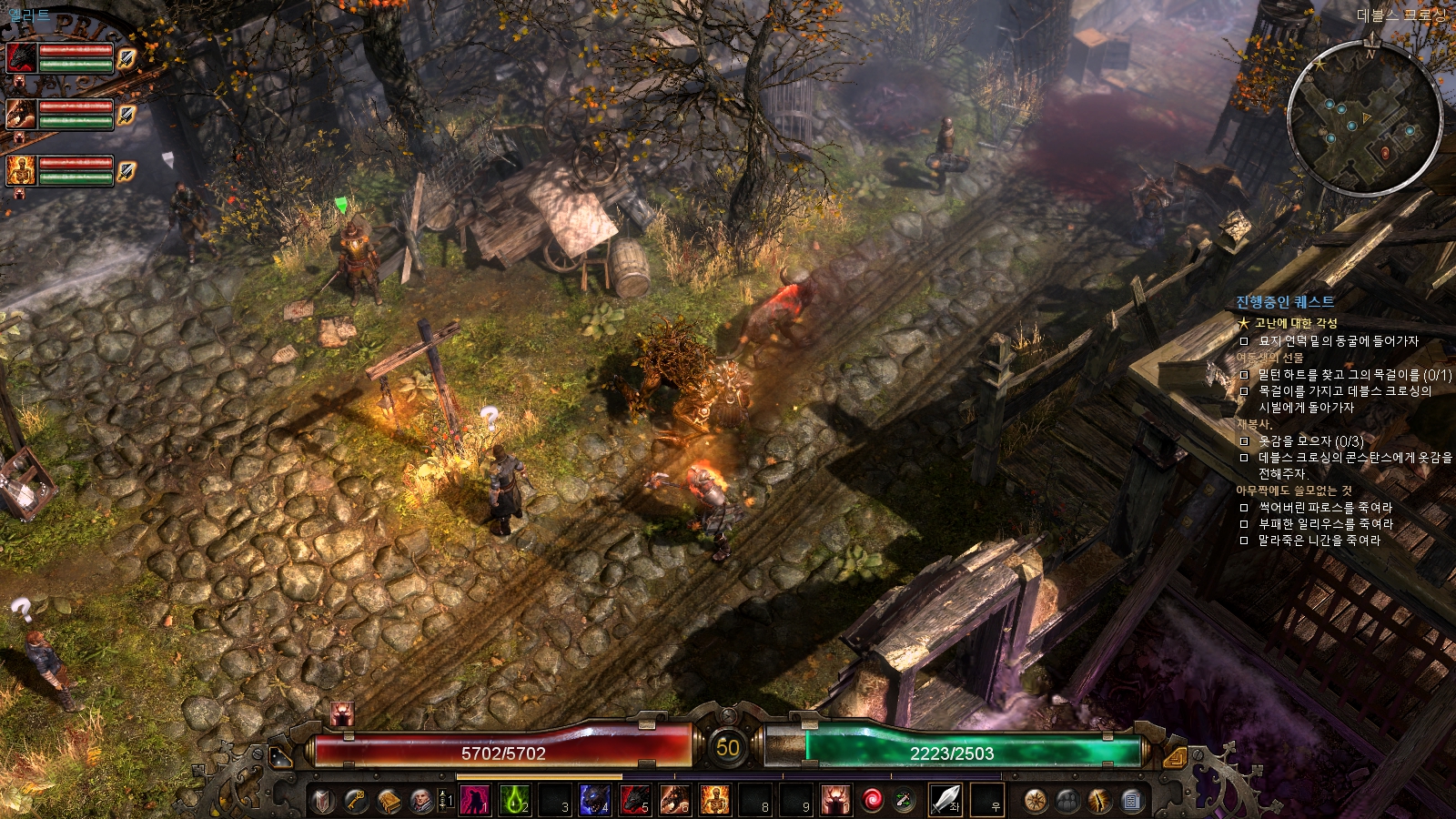The height and width of the screenshot is (819, 1456).
Task: Use the red swirl potion icon
Action: [x=873, y=801]
